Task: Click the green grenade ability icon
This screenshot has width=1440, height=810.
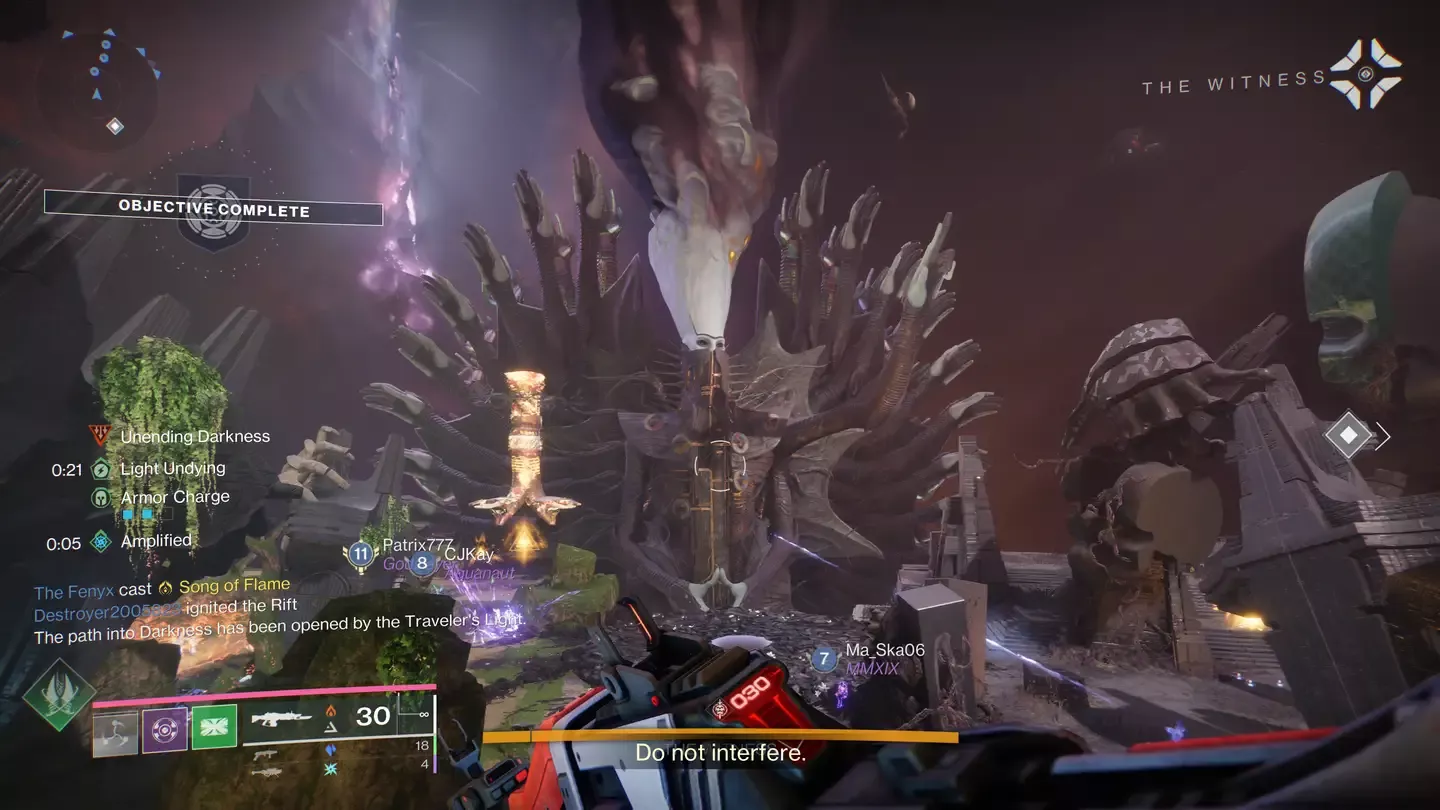Action: pos(215,726)
